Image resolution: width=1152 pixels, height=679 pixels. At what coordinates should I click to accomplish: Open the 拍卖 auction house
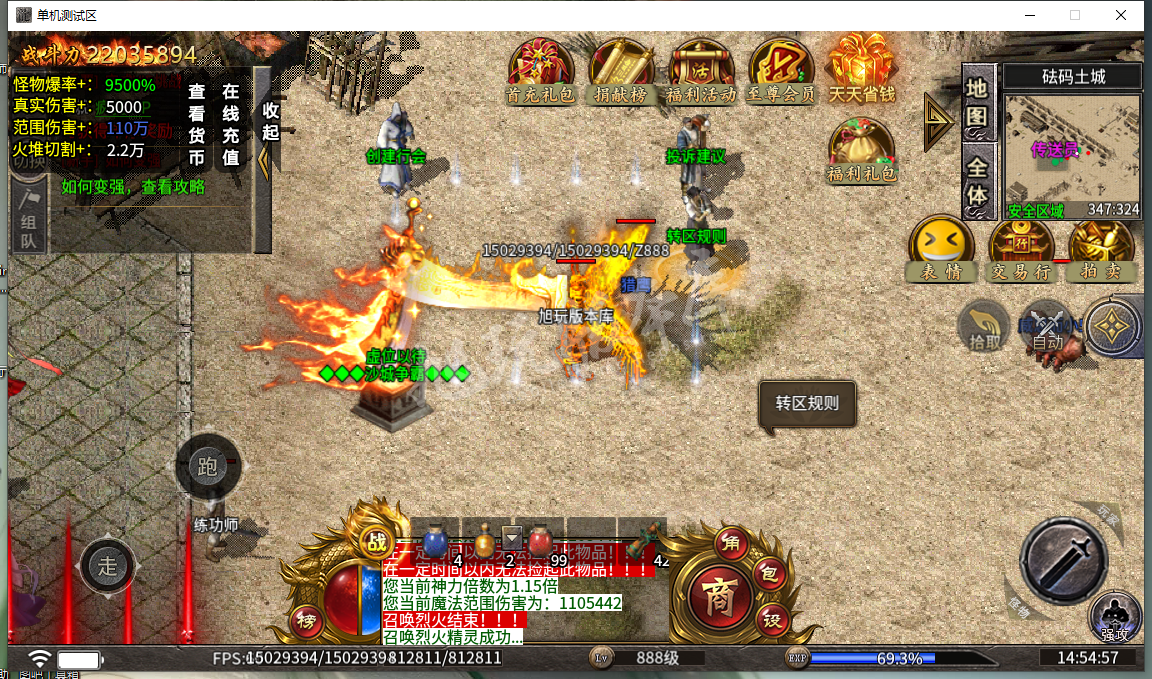pos(1100,248)
